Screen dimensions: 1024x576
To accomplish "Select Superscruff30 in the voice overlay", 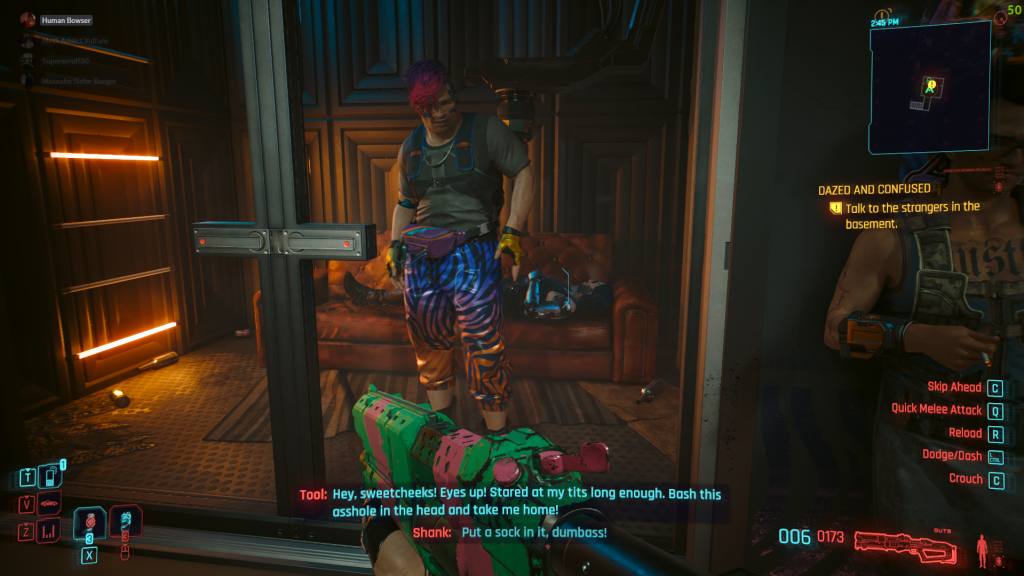I will [x=66, y=60].
